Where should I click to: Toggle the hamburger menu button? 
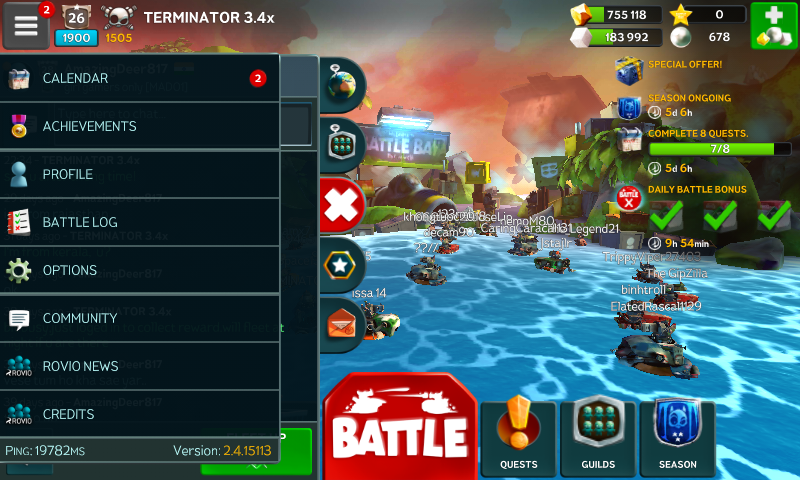(x=26, y=24)
